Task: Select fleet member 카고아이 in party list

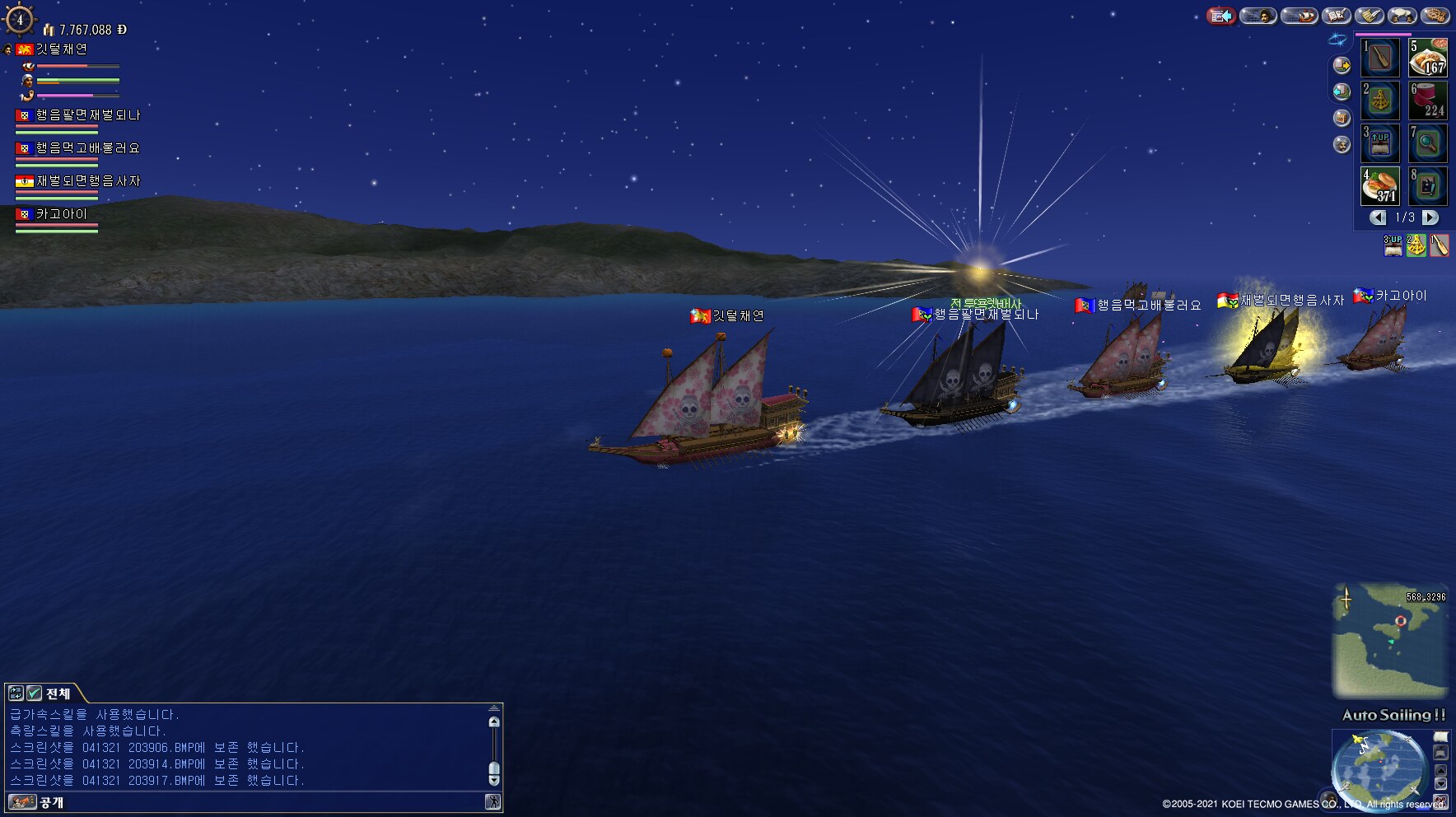Action: point(61,214)
